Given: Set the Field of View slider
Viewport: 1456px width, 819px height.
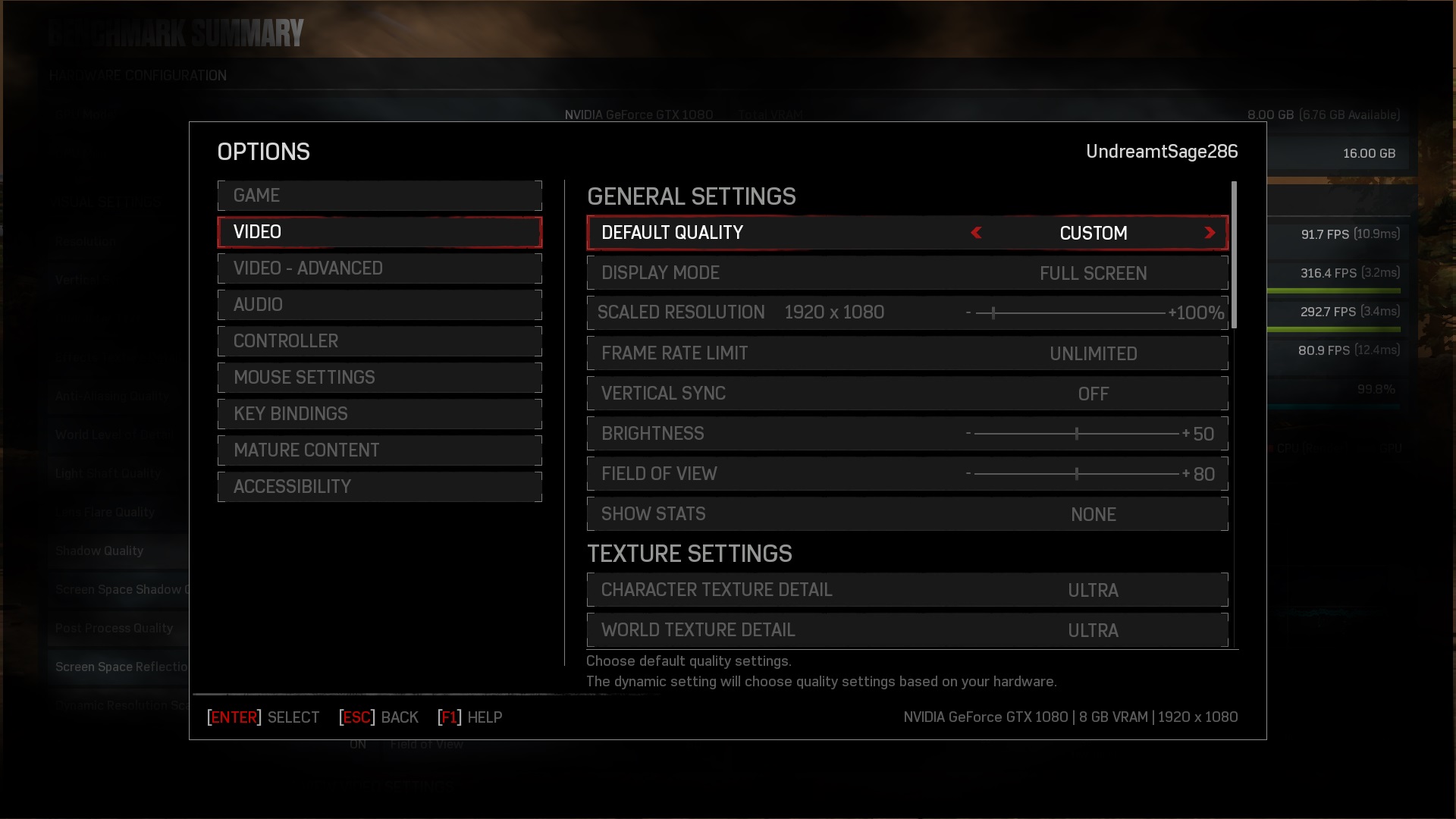Looking at the screenshot, I should pyautogui.click(x=1076, y=474).
